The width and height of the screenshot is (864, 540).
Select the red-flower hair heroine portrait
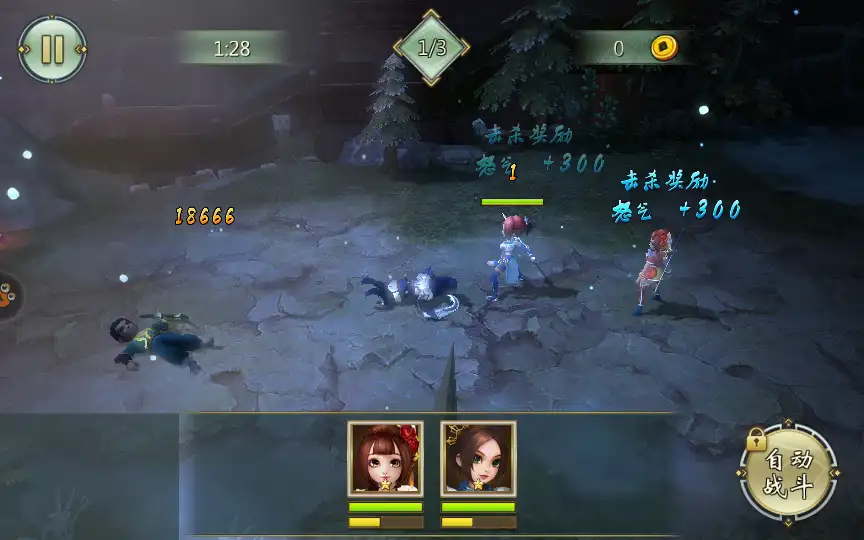click(x=385, y=458)
